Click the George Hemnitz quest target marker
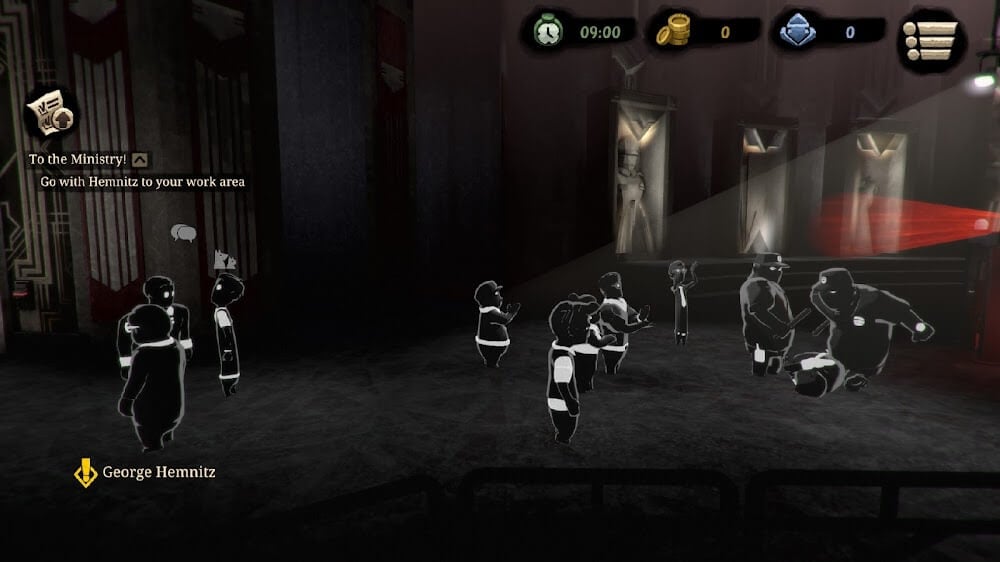This screenshot has height=562, width=1000. [x=86, y=472]
